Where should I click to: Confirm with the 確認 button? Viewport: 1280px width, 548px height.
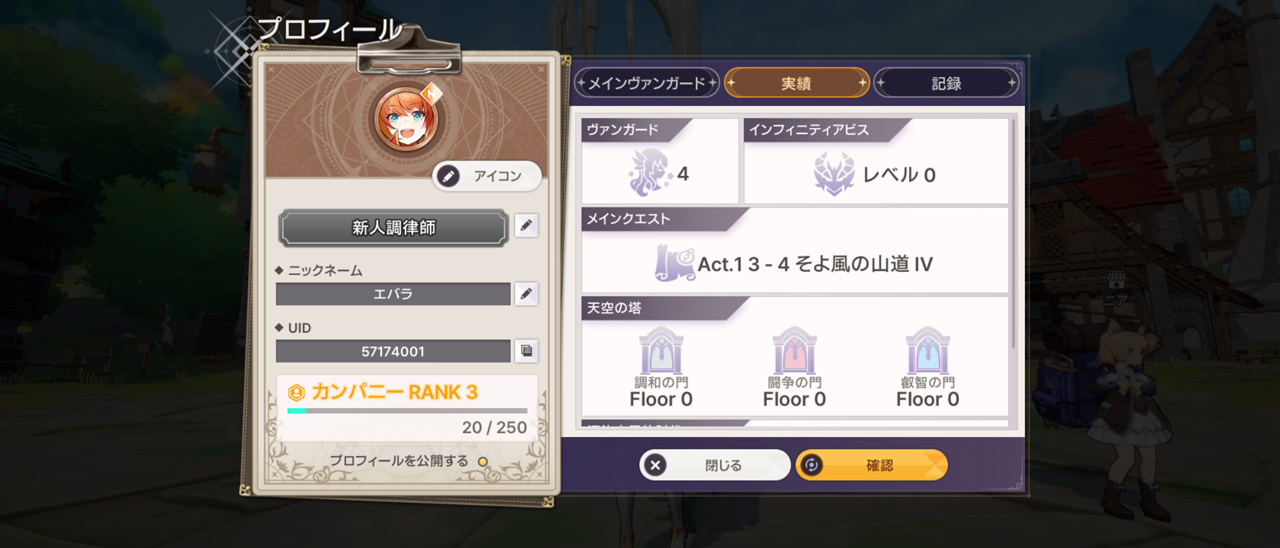tap(871, 465)
